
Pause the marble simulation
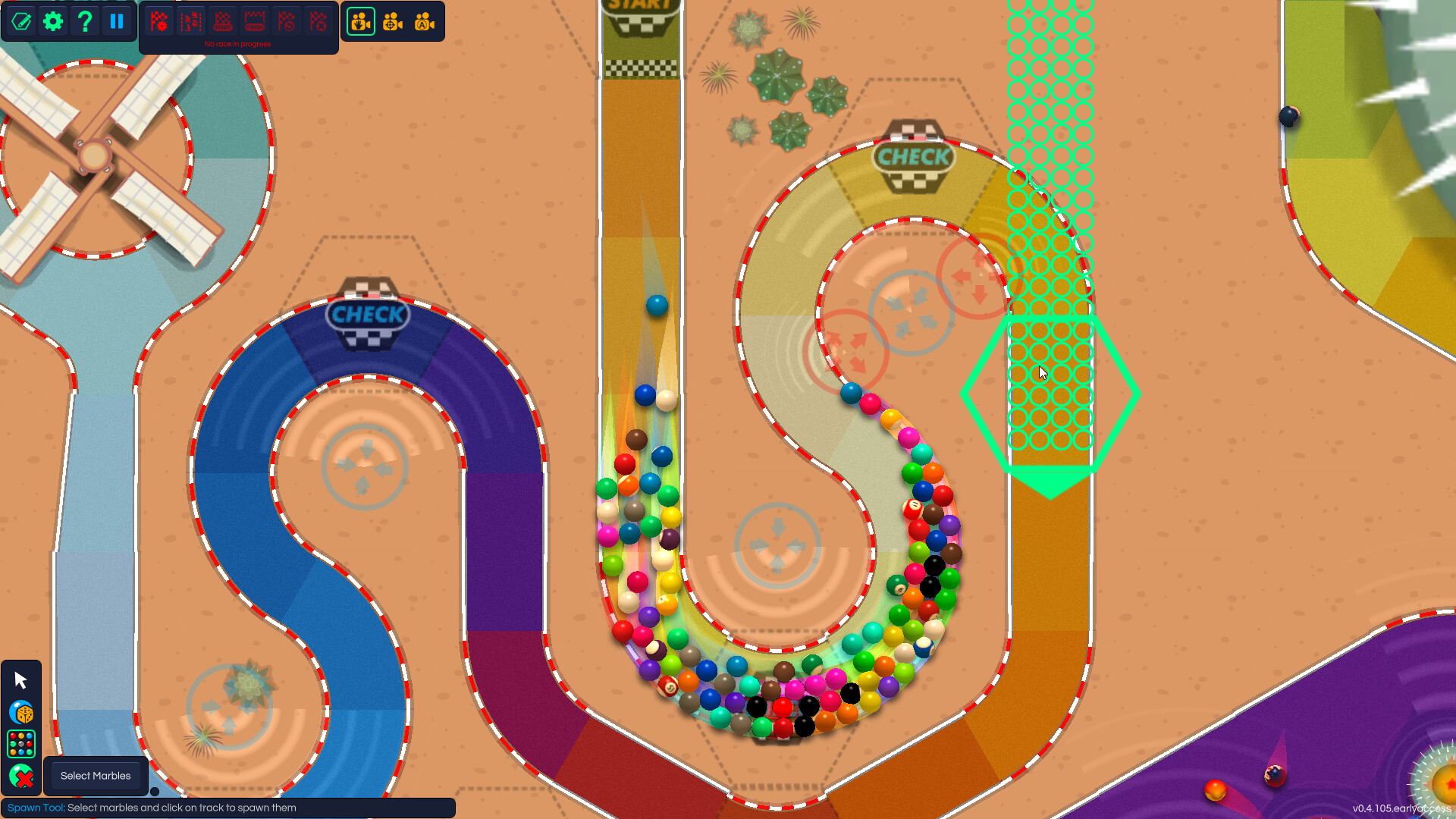(x=116, y=21)
